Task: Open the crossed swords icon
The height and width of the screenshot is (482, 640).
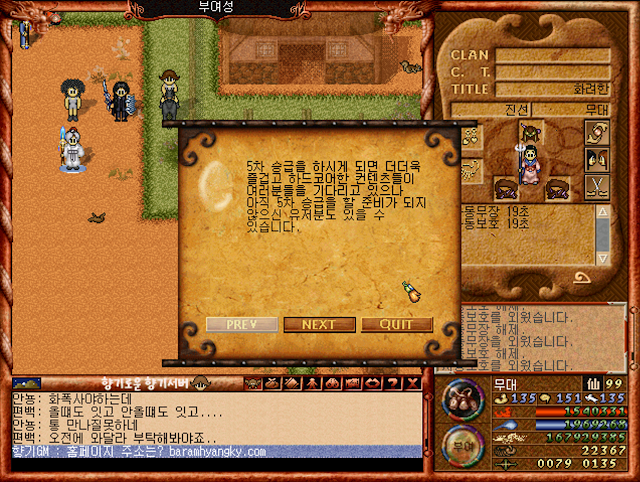Action: [597, 186]
